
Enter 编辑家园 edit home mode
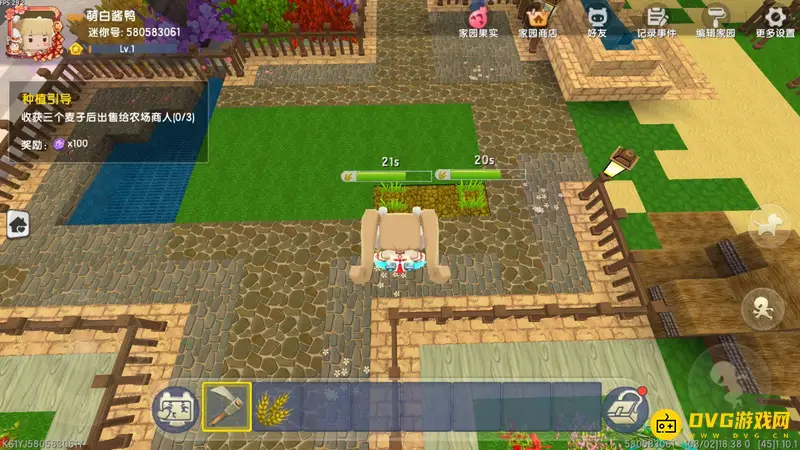coord(715,20)
